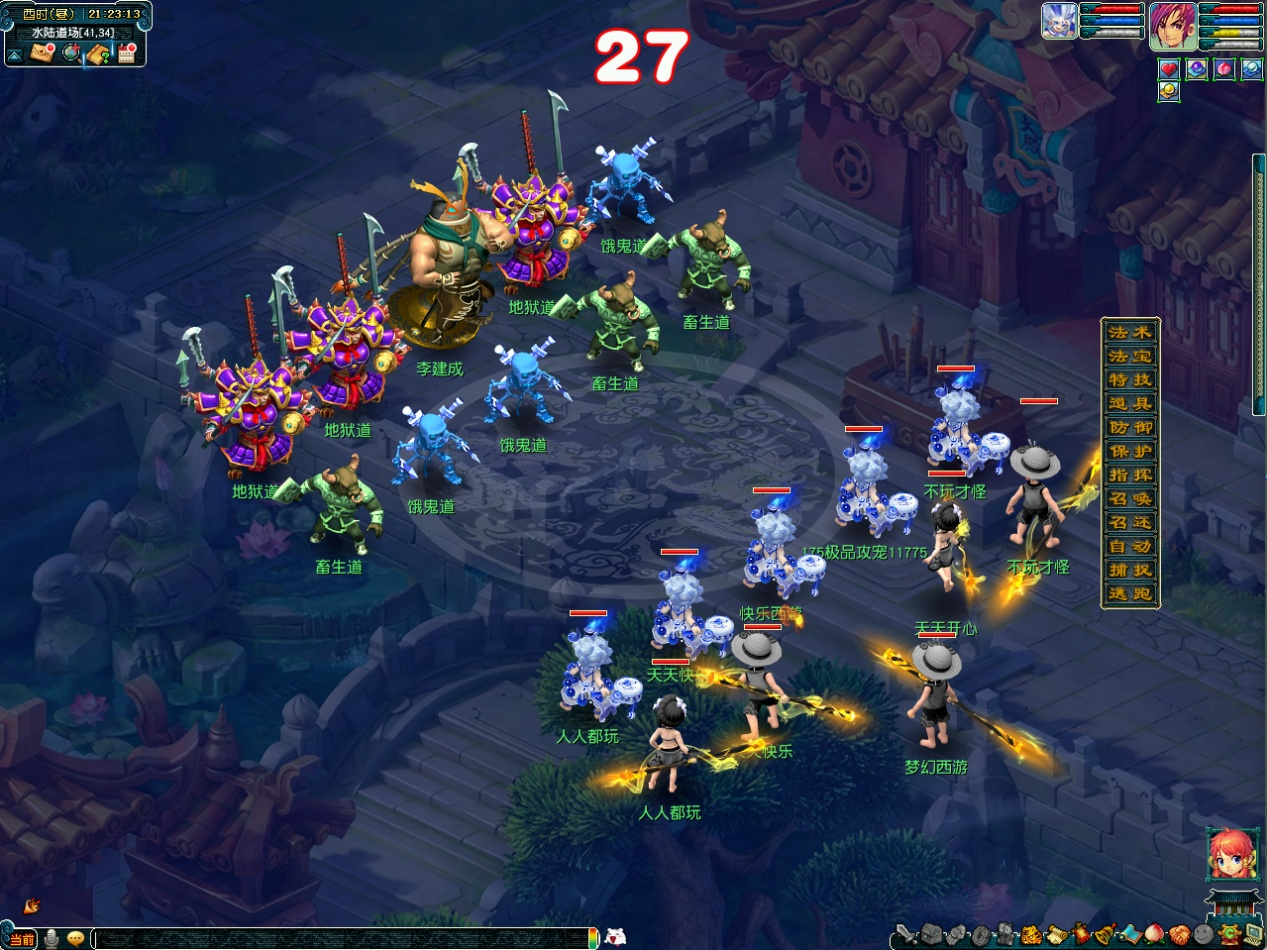Open the help book with question mark
This screenshot has width=1267, height=950.
(98, 54)
